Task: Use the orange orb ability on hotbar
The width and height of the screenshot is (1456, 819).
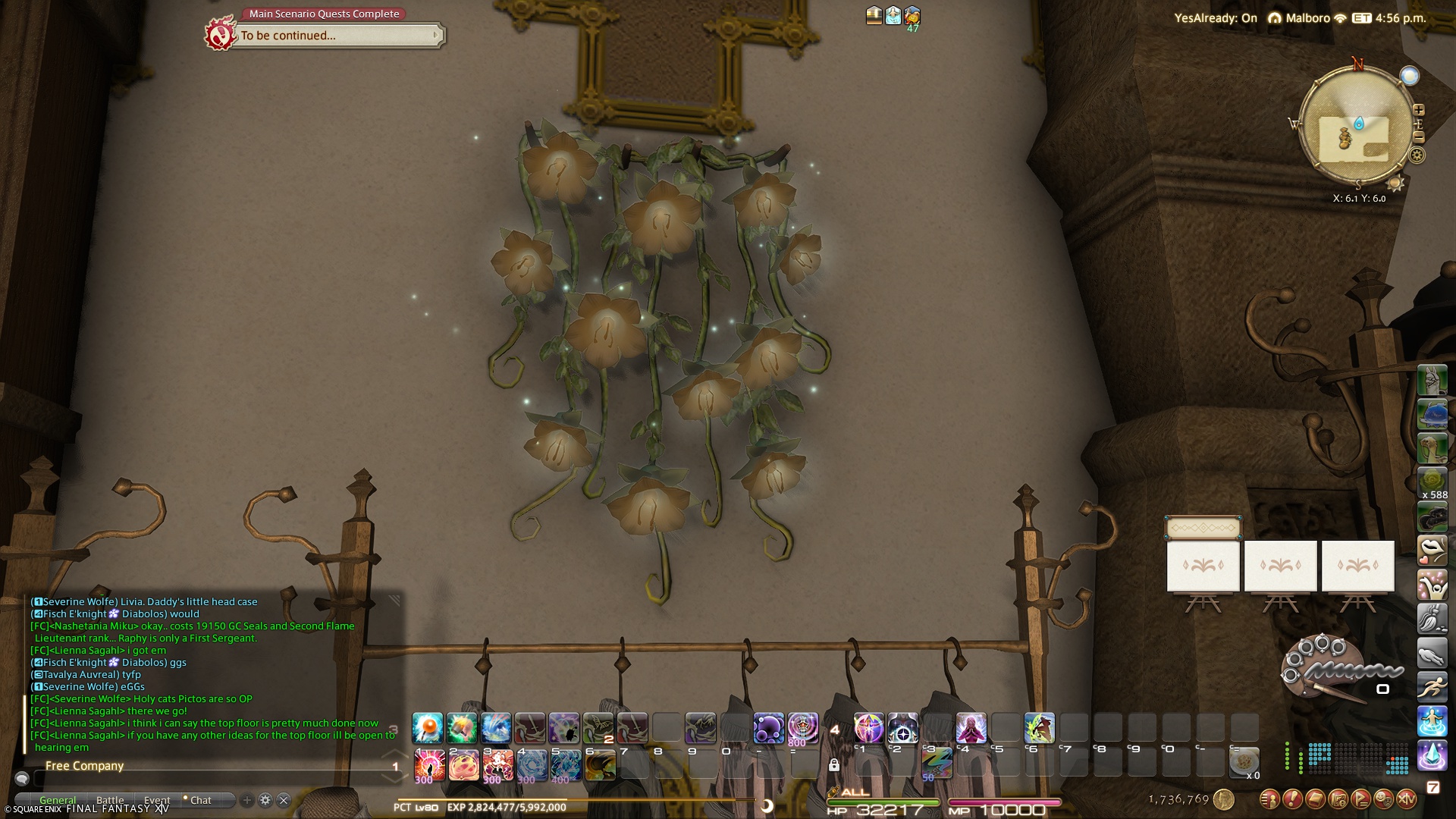Action: pos(428,728)
